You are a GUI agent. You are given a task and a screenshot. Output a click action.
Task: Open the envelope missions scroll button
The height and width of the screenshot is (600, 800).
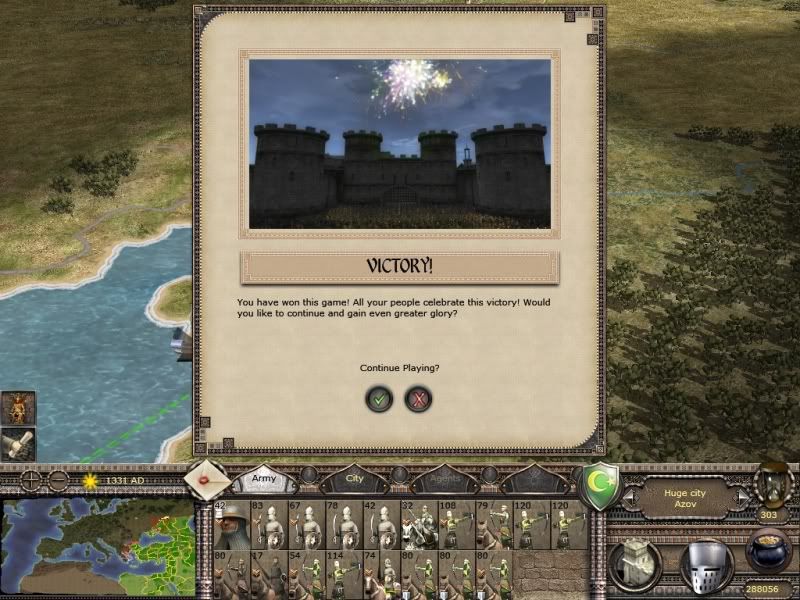pos(209,479)
